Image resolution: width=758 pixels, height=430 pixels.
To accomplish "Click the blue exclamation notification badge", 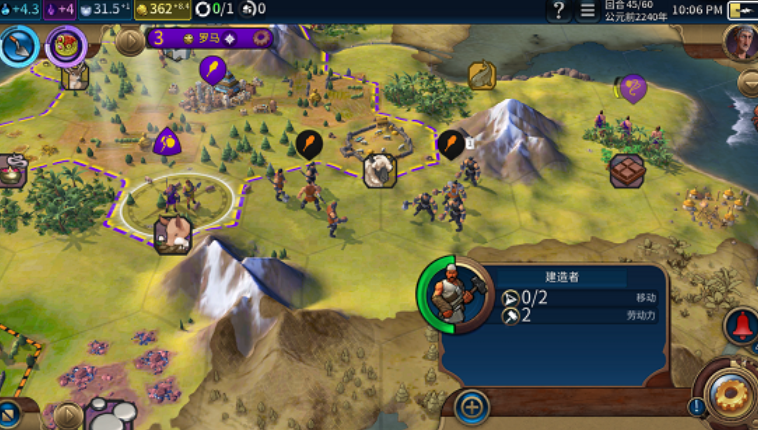I will 696,406.
